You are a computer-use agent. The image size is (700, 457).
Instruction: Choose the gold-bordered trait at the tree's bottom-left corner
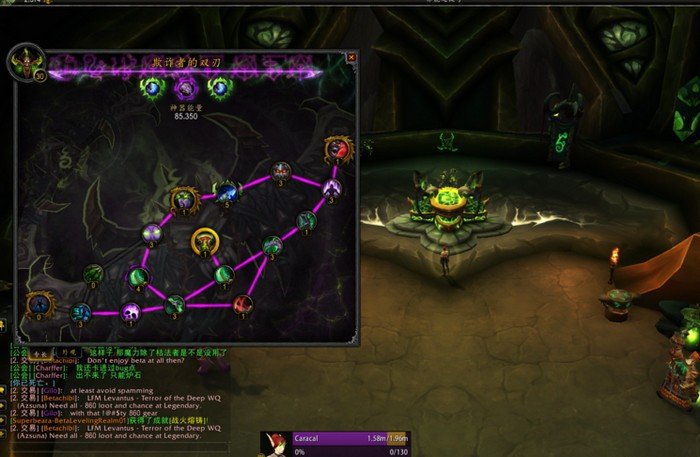point(40,302)
